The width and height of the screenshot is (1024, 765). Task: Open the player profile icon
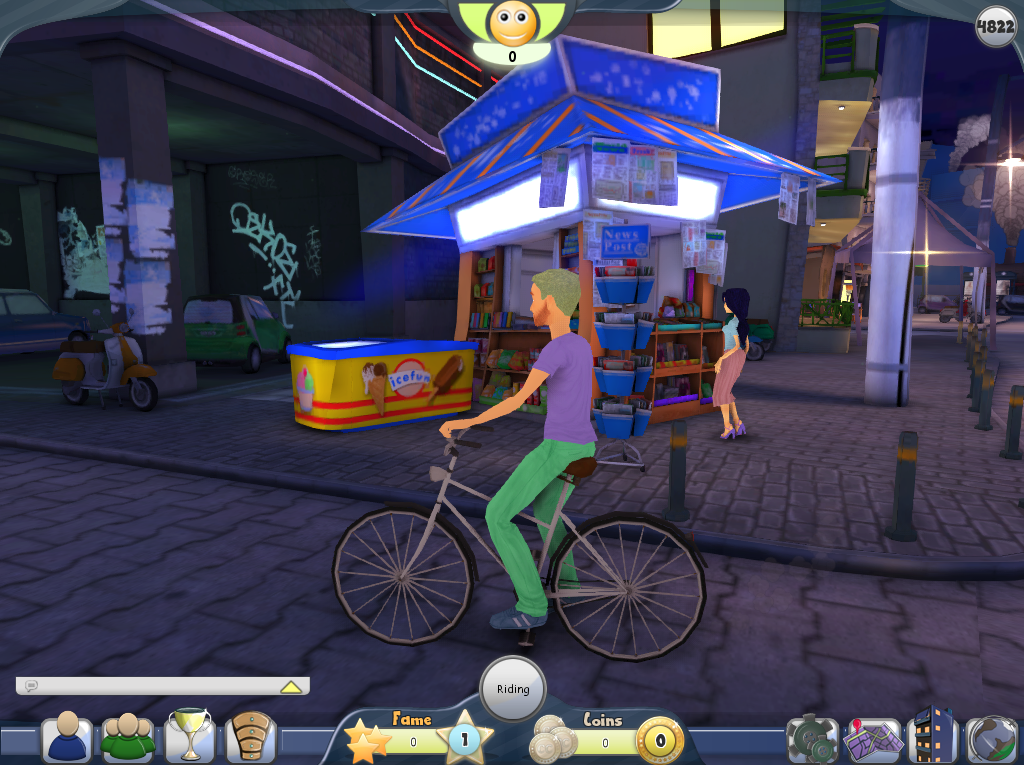67,737
